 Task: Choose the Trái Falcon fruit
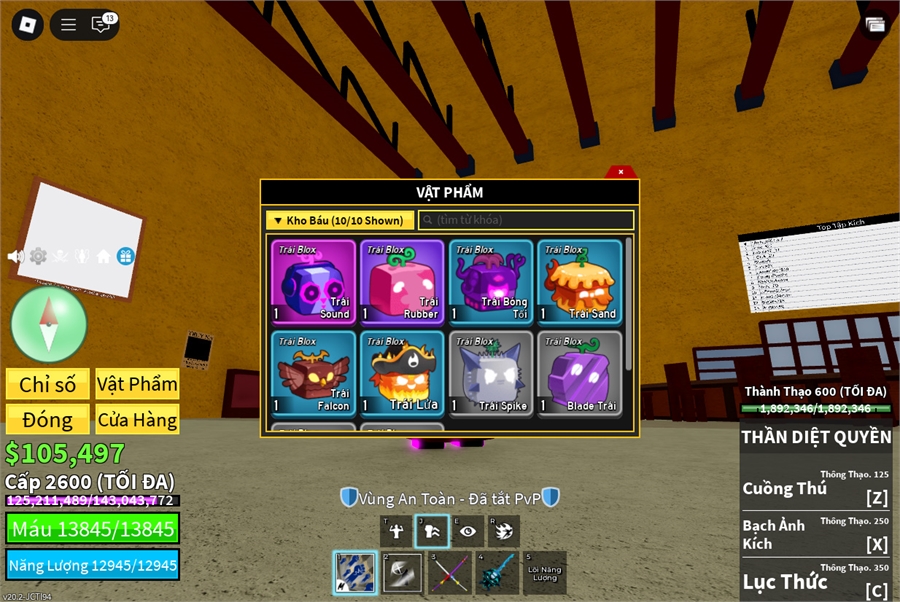[313, 373]
